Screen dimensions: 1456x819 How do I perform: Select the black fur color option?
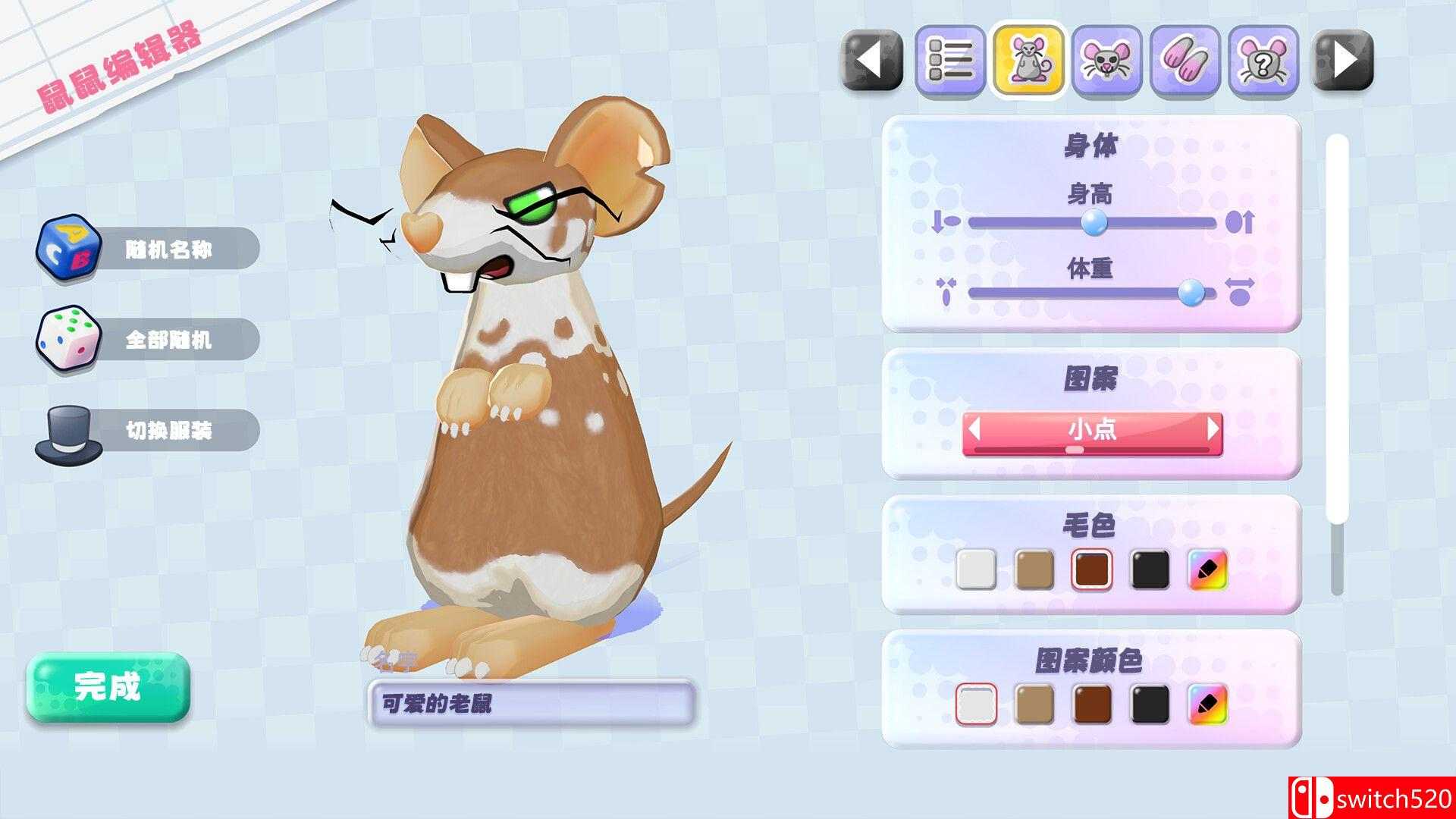pyautogui.click(x=1151, y=570)
